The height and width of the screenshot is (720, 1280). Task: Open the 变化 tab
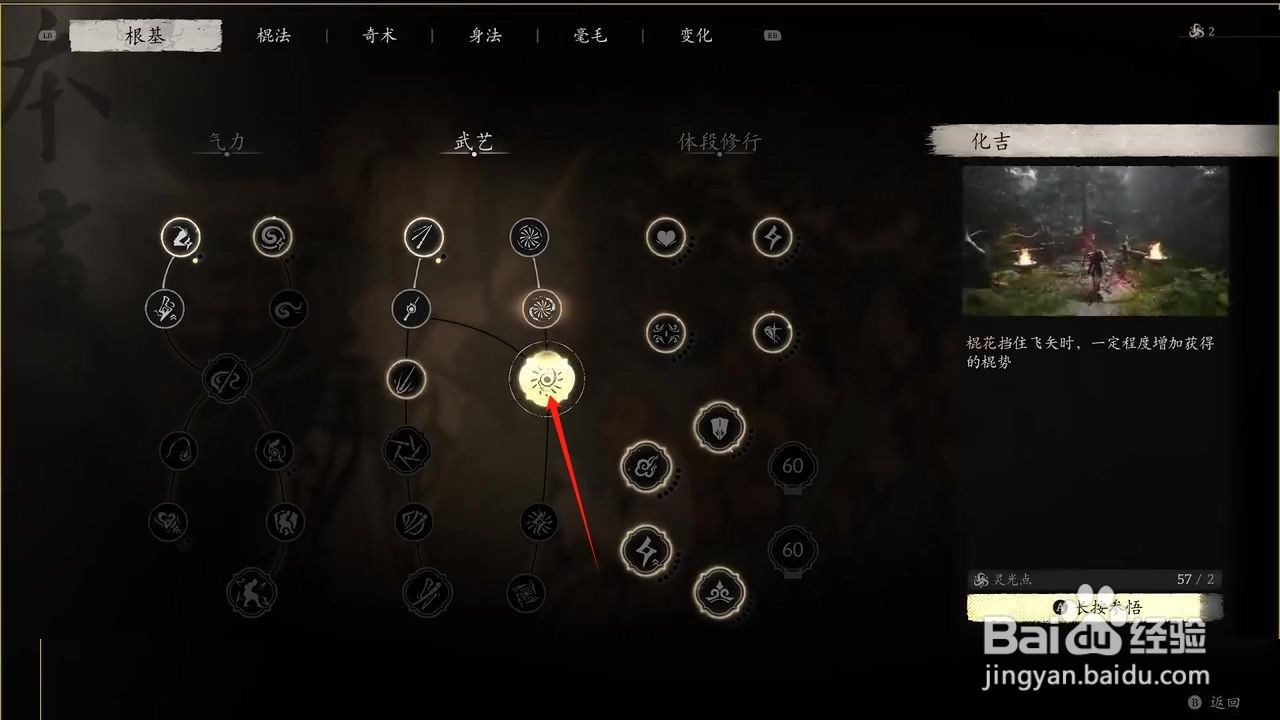tap(695, 35)
